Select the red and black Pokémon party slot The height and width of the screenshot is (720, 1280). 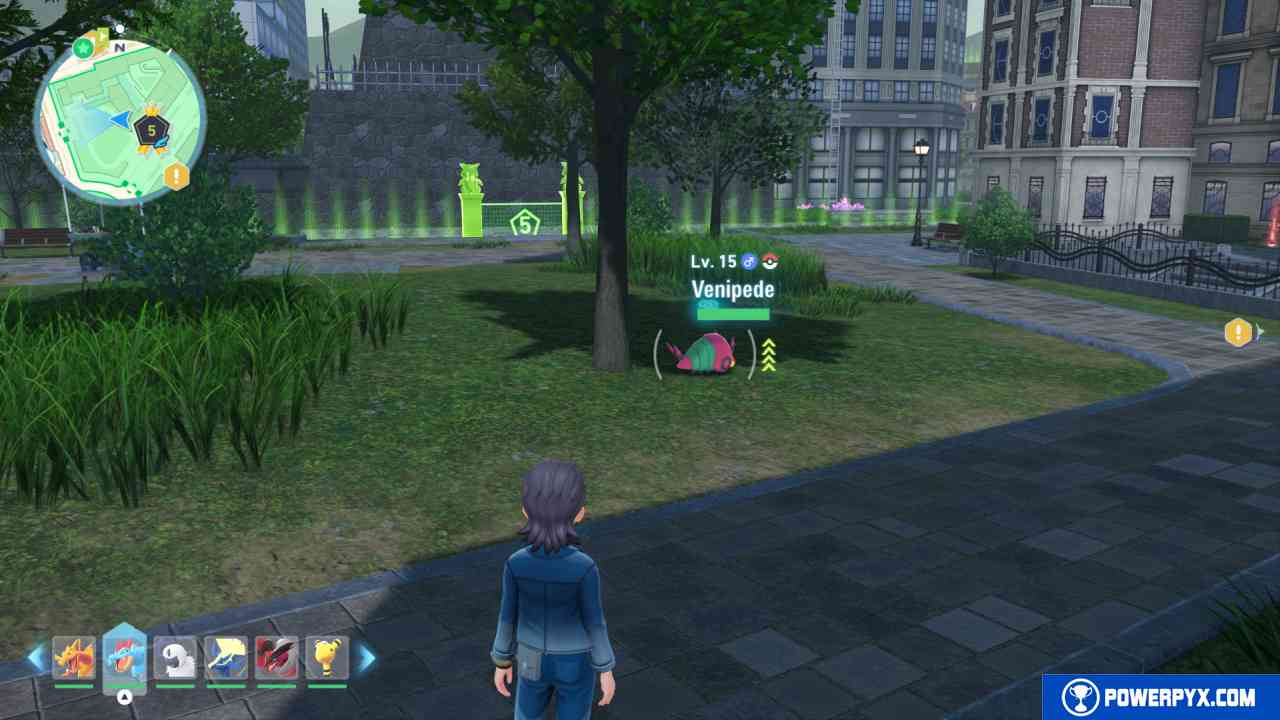point(276,658)
